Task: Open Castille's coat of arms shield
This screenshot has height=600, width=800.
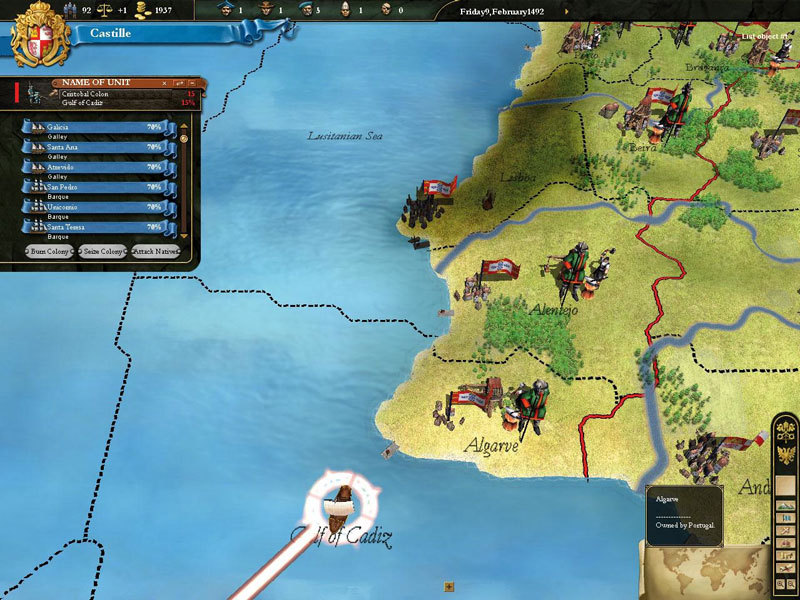Action: (38, 37)
